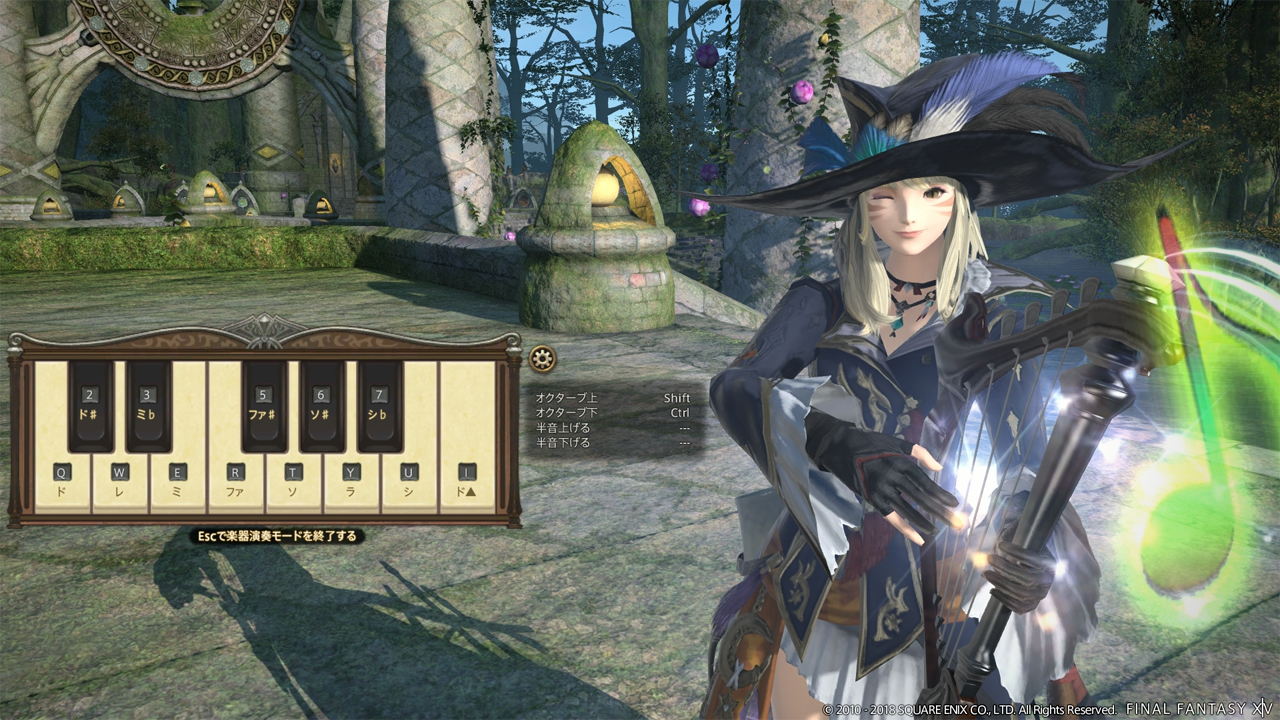Play the ミ white key labeled E

click(x=178, y=482)
